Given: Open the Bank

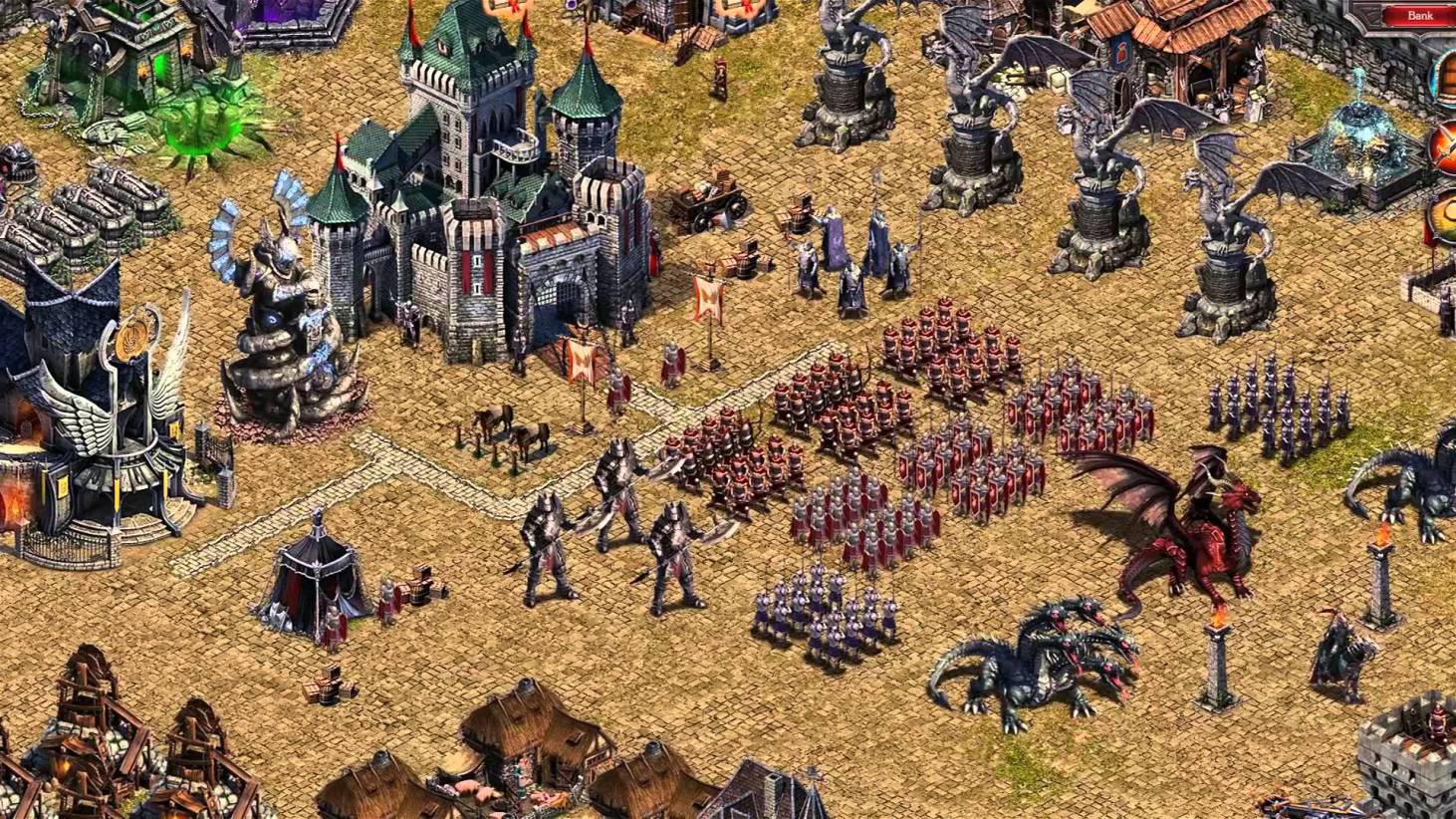Looking at the screenshot, I should 1419,16.
